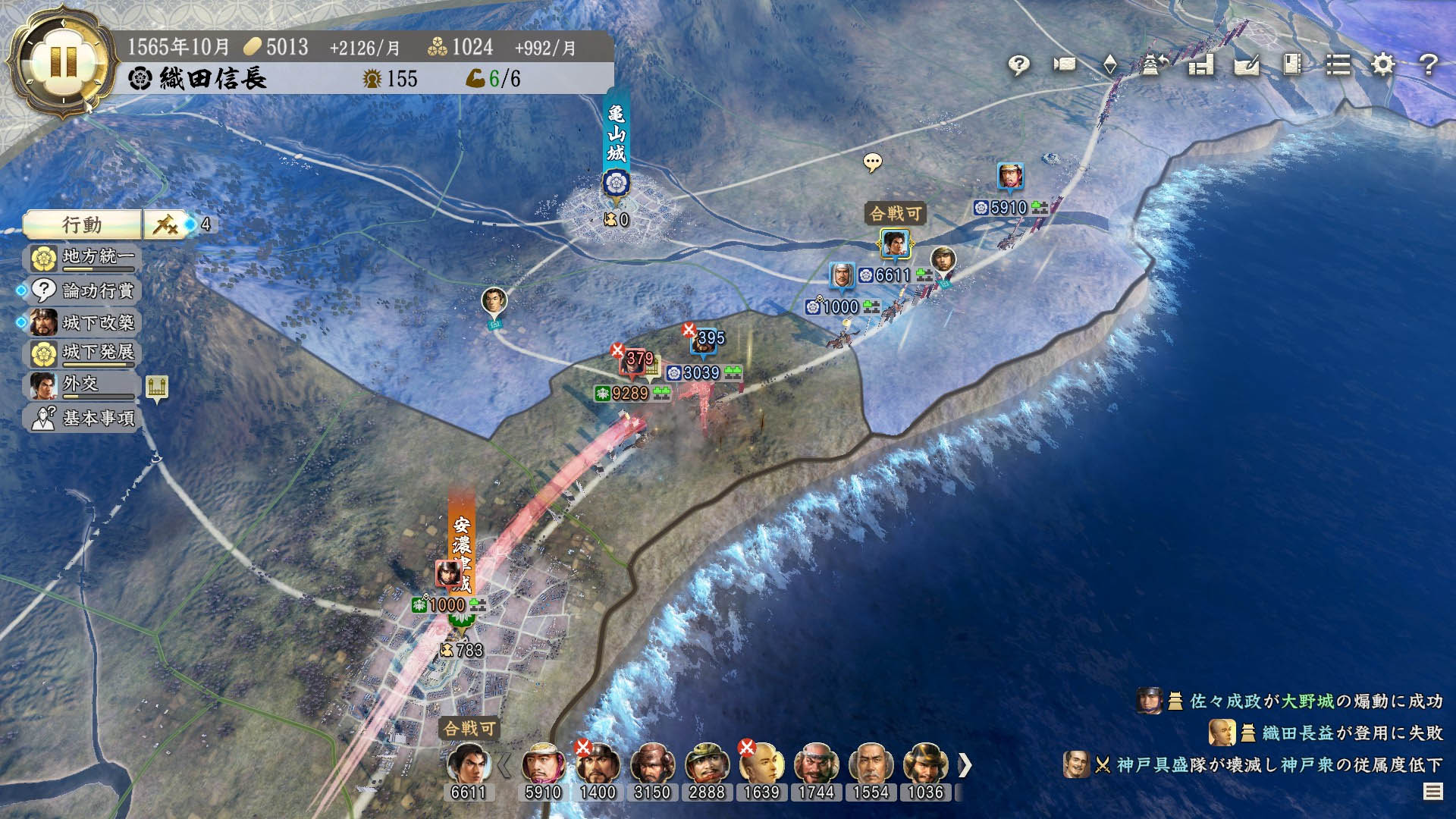Open the speech bubble advice icon

click(1019, 65)
